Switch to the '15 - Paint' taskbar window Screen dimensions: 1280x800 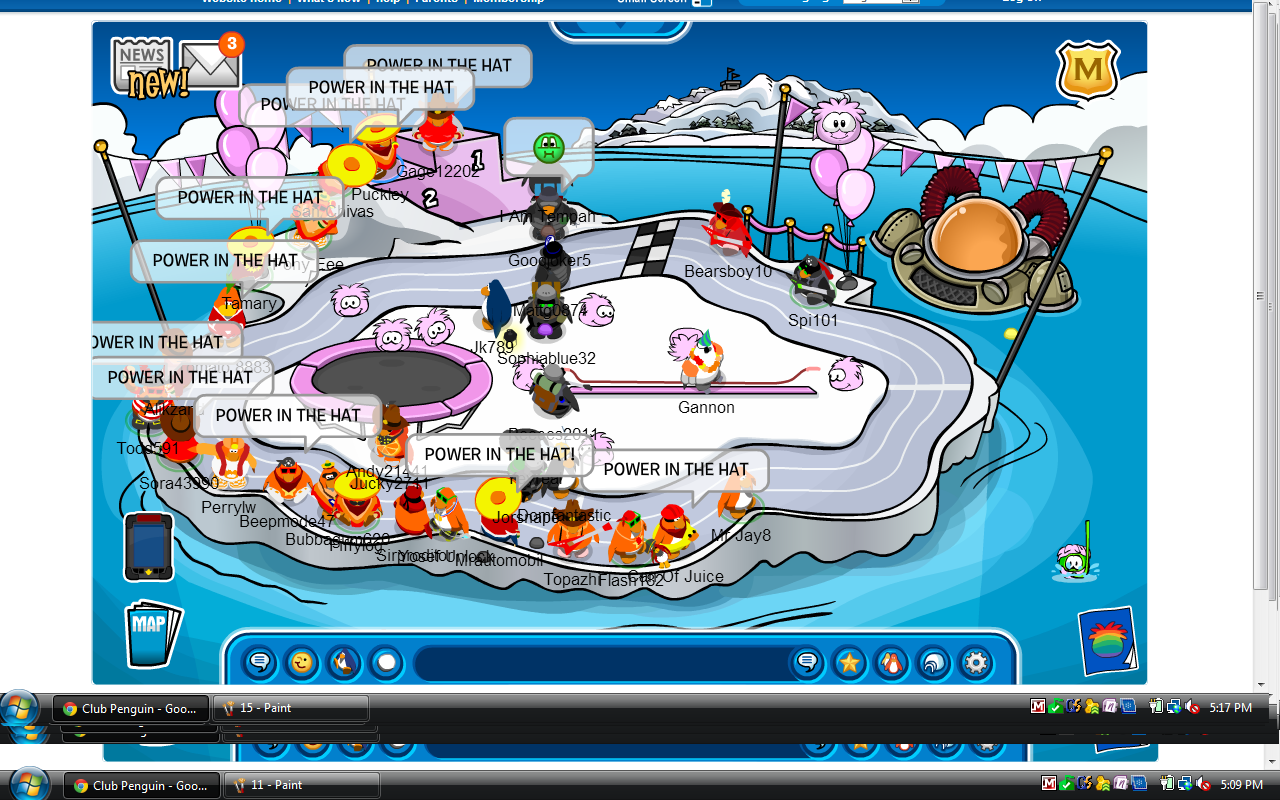pyautogui.click(x=292, y=708)
